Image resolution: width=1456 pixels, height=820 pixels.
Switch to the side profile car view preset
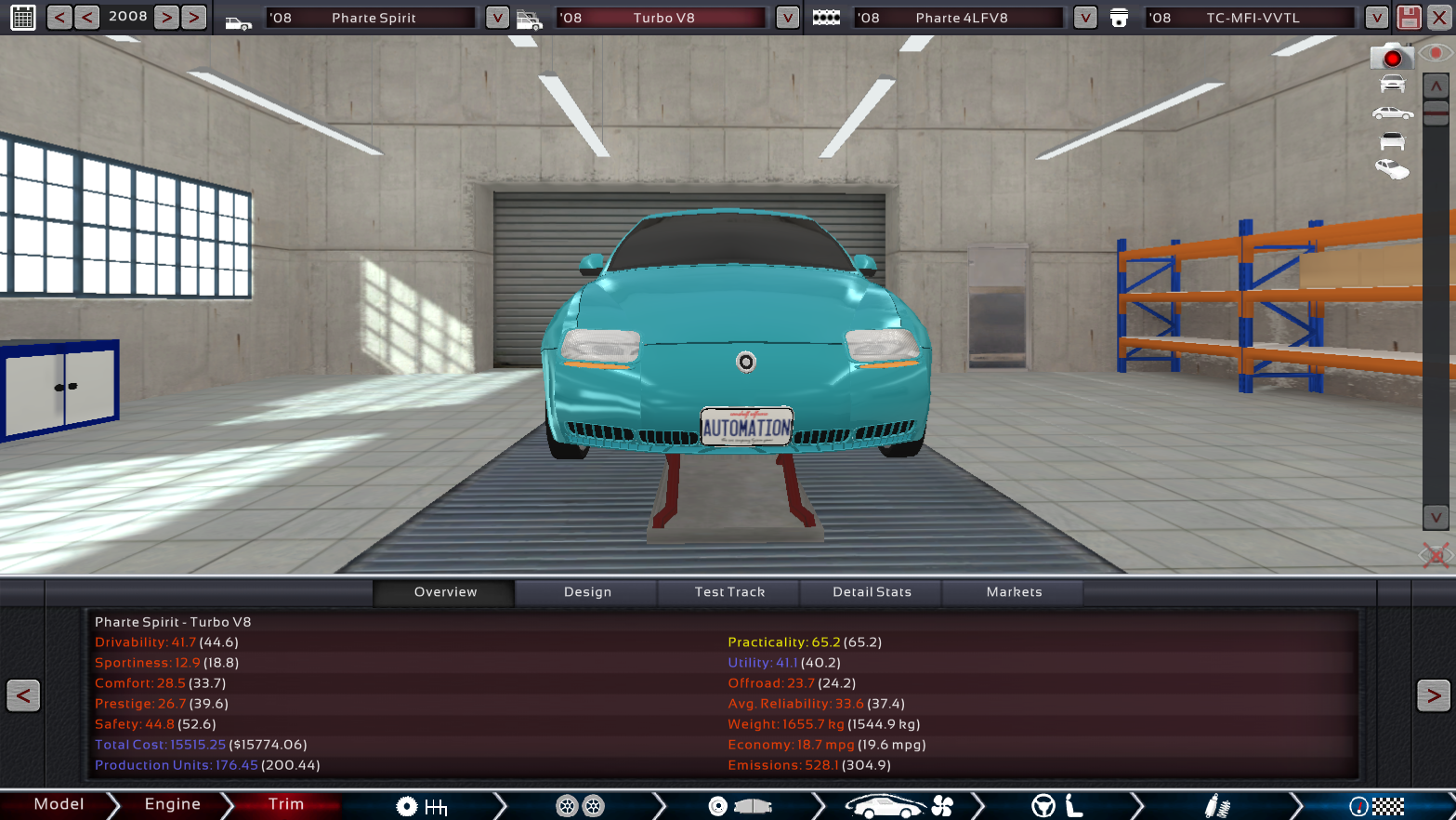(1392, 112)
